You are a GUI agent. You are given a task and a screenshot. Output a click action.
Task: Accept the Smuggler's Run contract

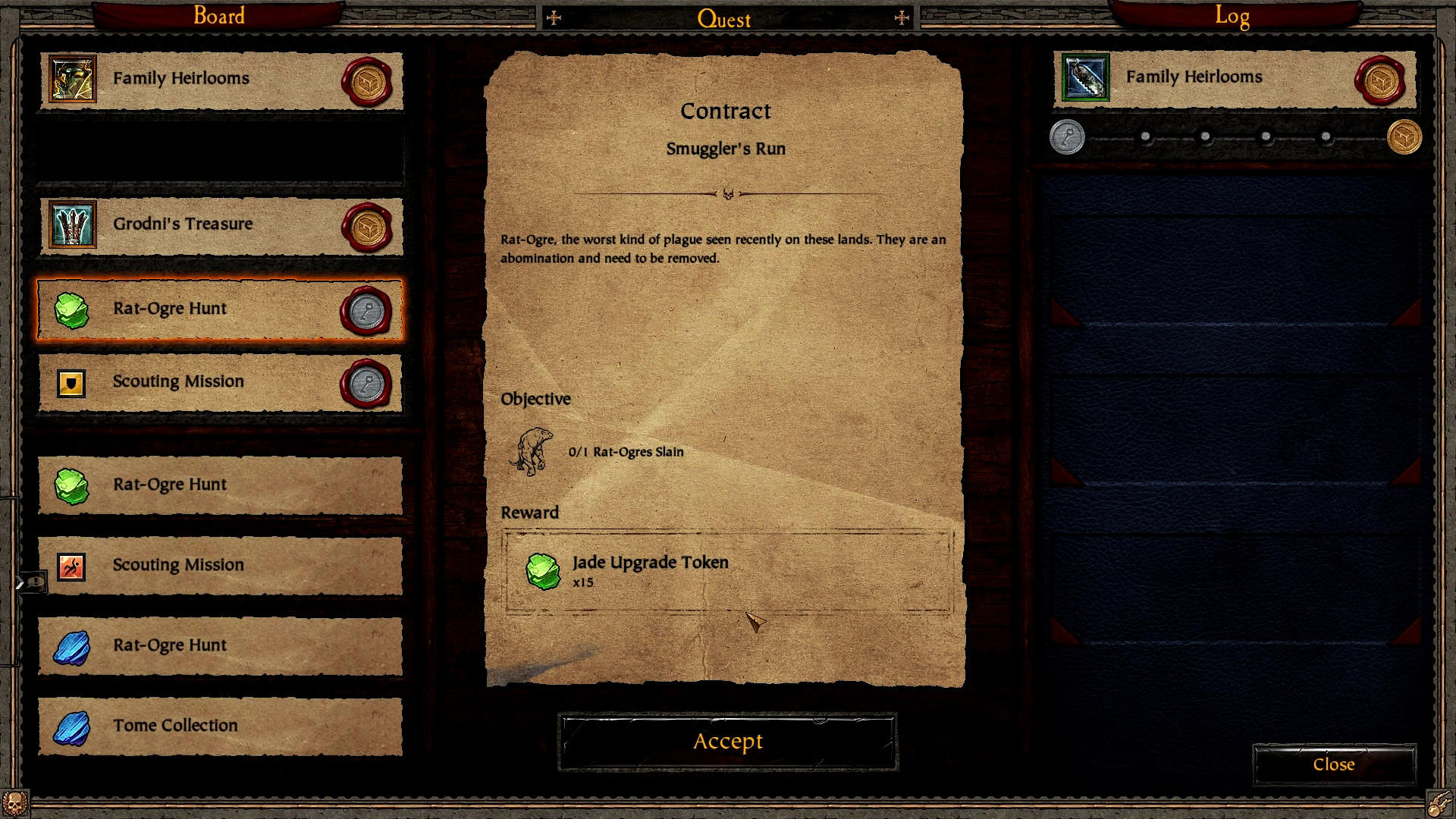pos(726,742)
